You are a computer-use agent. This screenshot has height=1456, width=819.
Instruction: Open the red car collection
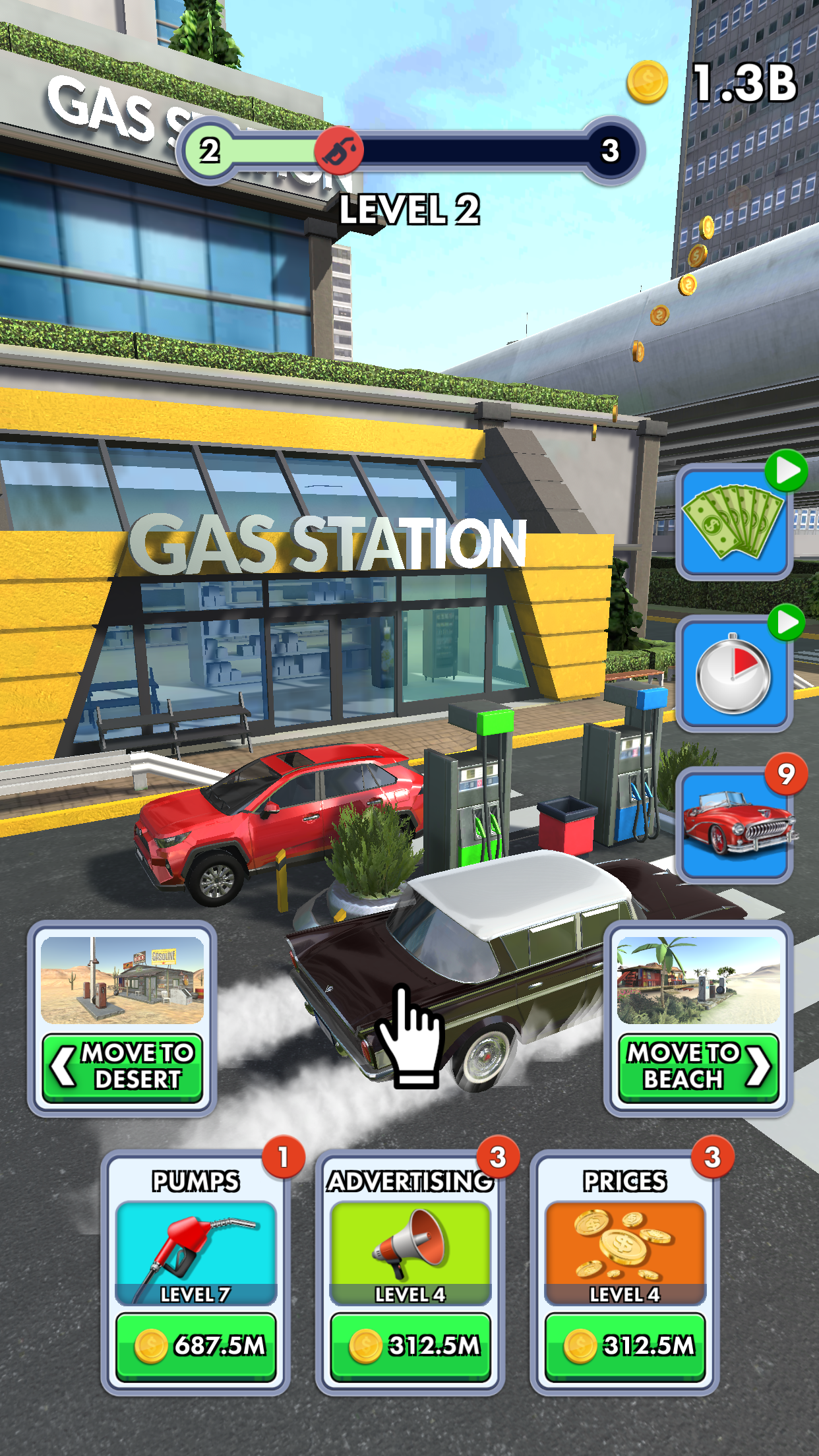(x=734, y=826)
